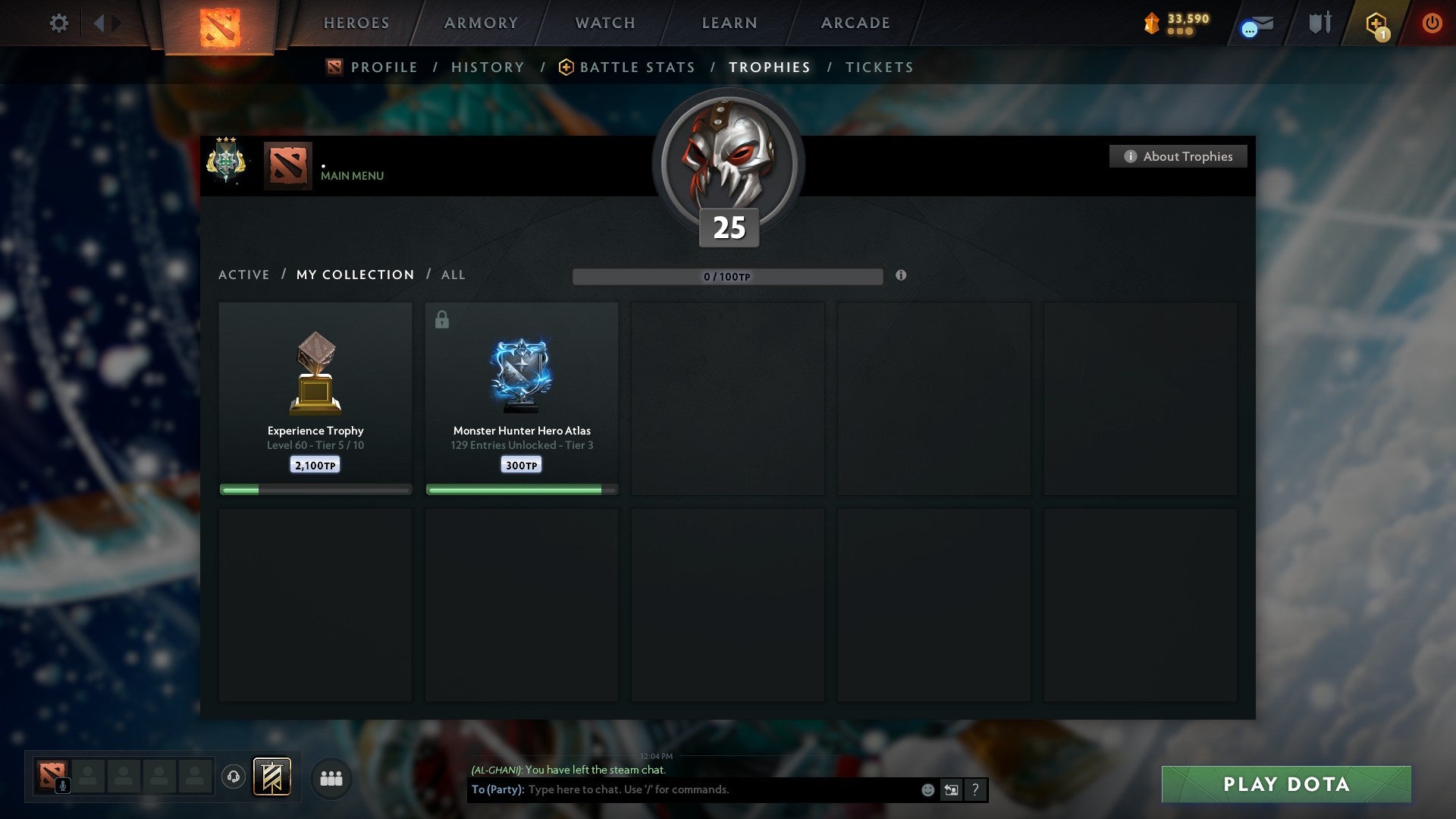Switch to the HEROES tab
This screenshot has height=819, width=1456.
(356, 23)
